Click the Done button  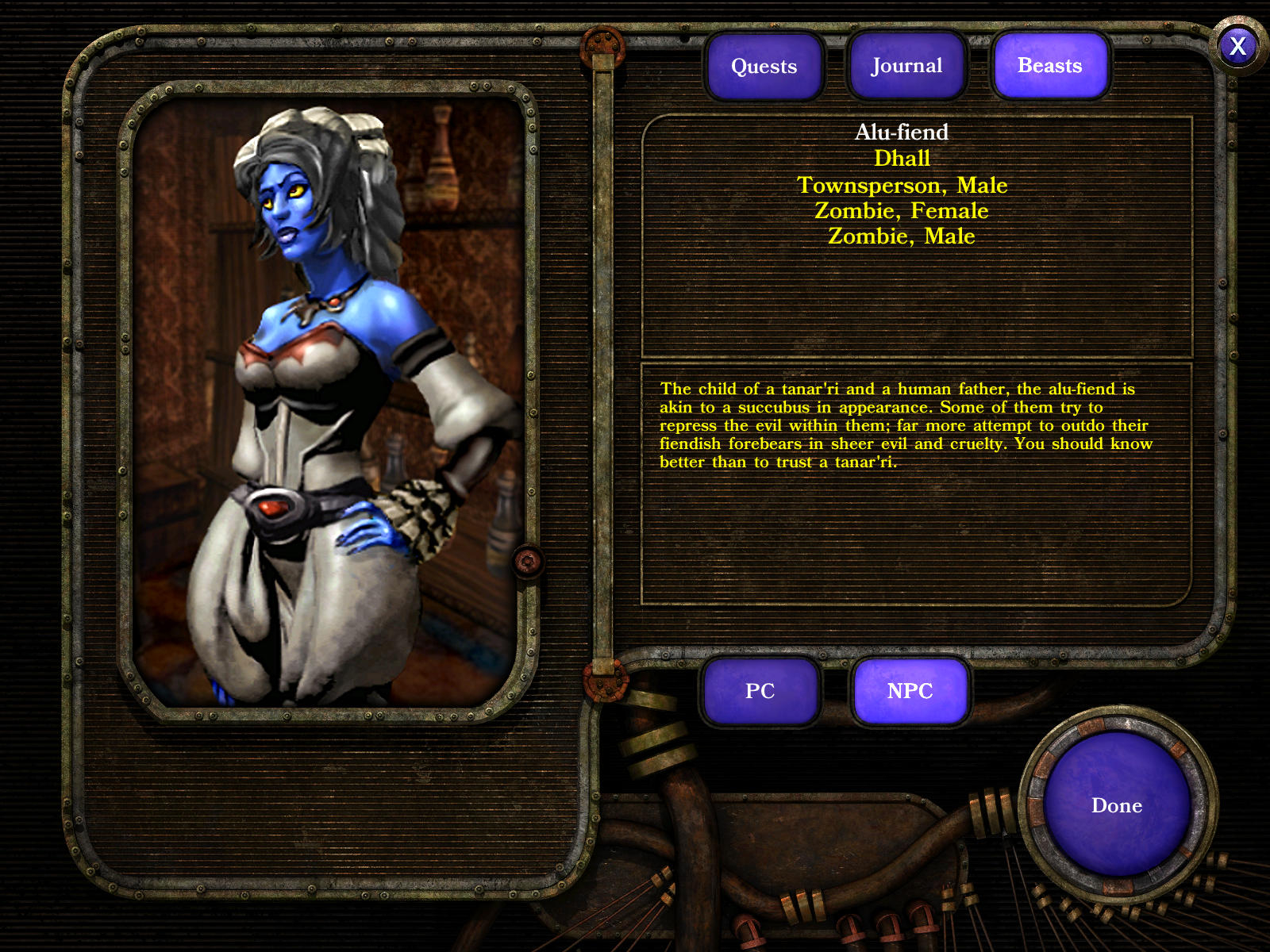[1116, 806]
